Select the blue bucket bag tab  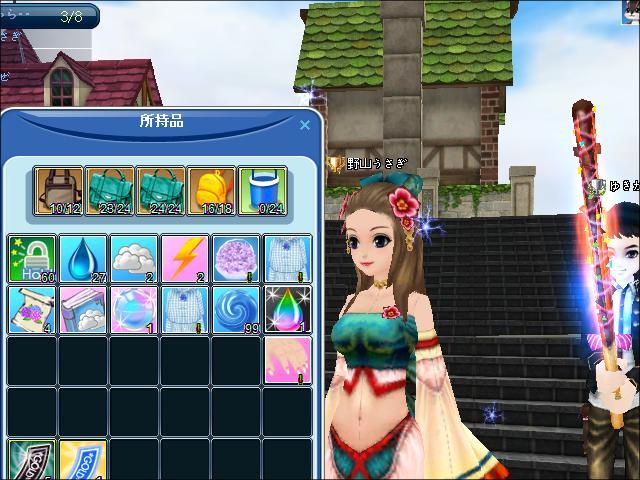[262, 191]
